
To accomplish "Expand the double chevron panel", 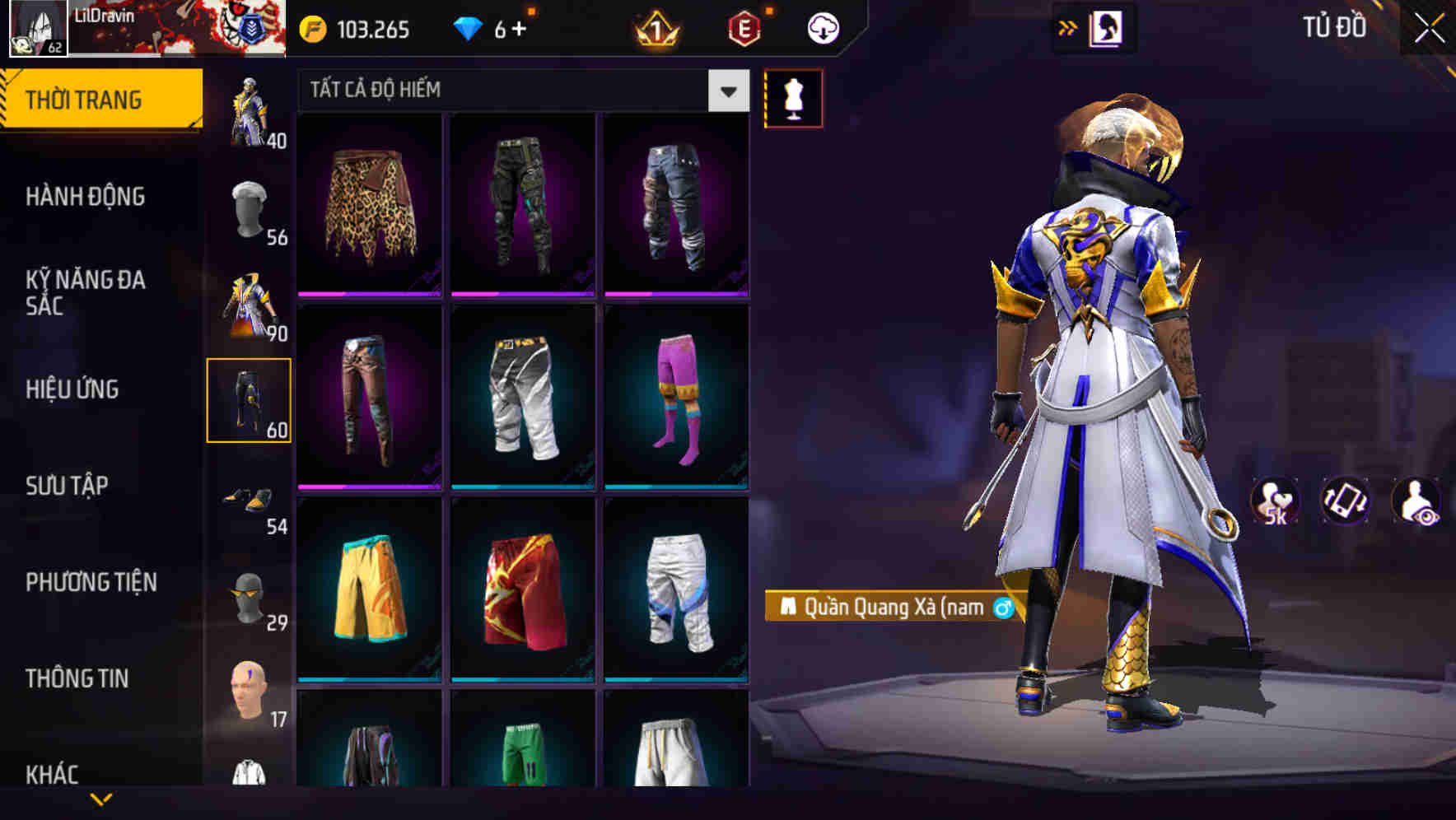I will pyautogui.click(x=1068, y=26).
